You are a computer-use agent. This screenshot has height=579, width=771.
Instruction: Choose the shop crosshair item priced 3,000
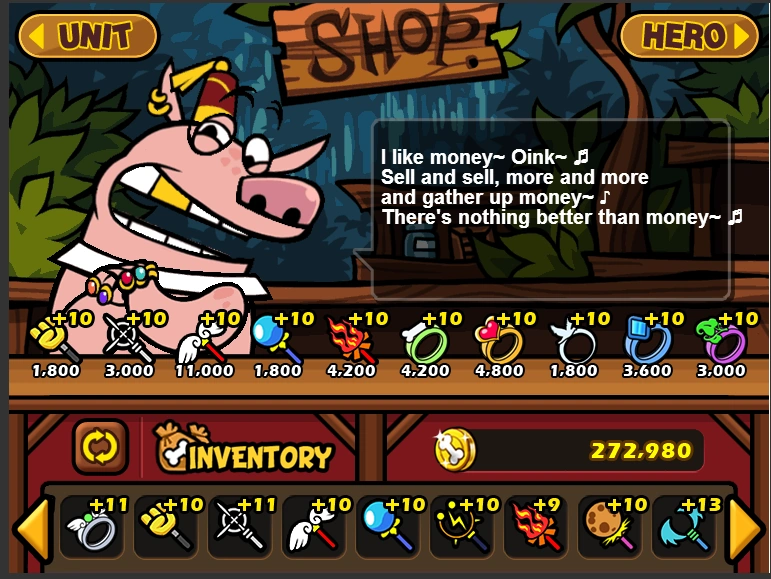129,340
